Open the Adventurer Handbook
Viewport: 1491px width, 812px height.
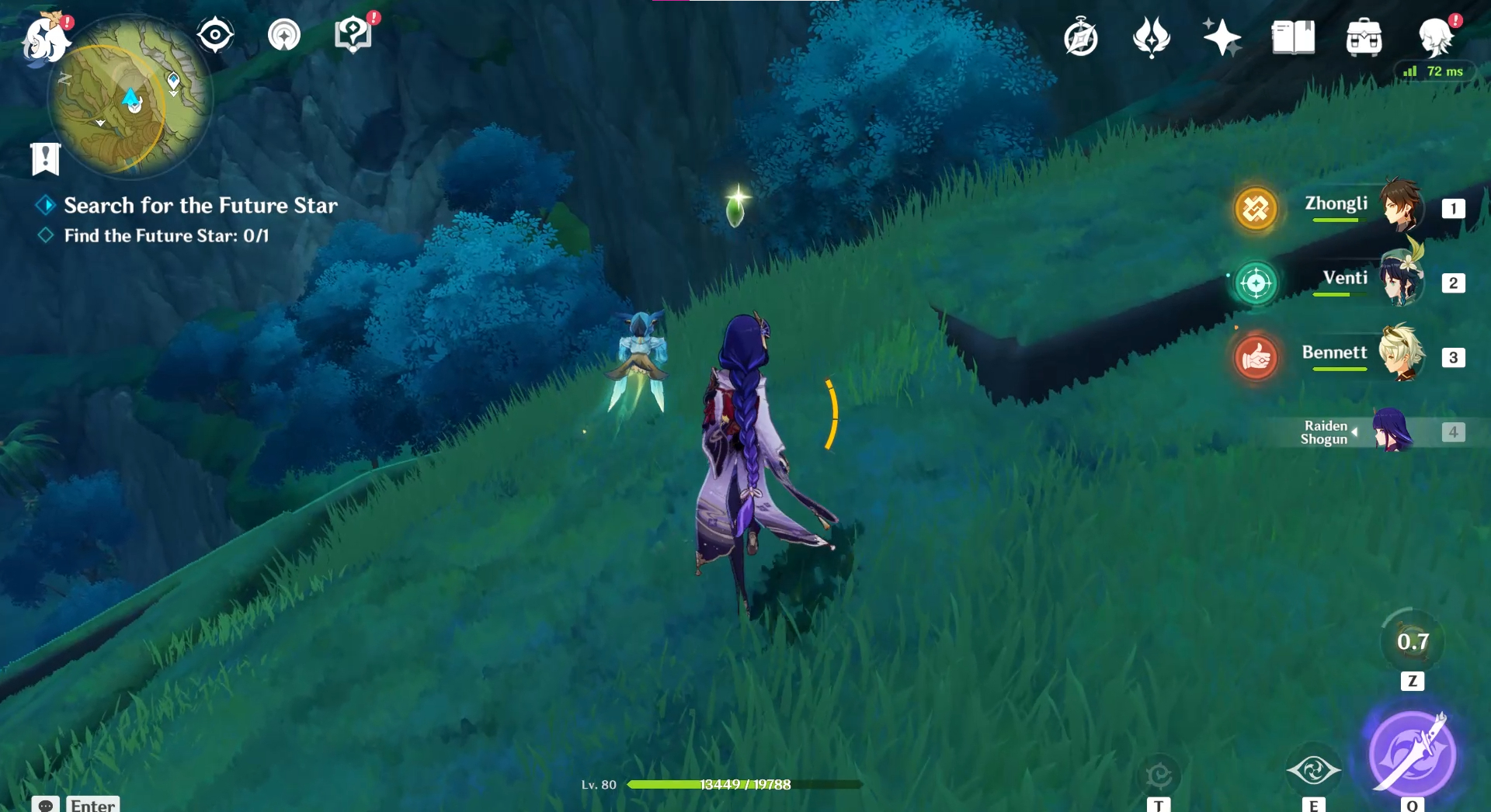tap(1082, 36)
